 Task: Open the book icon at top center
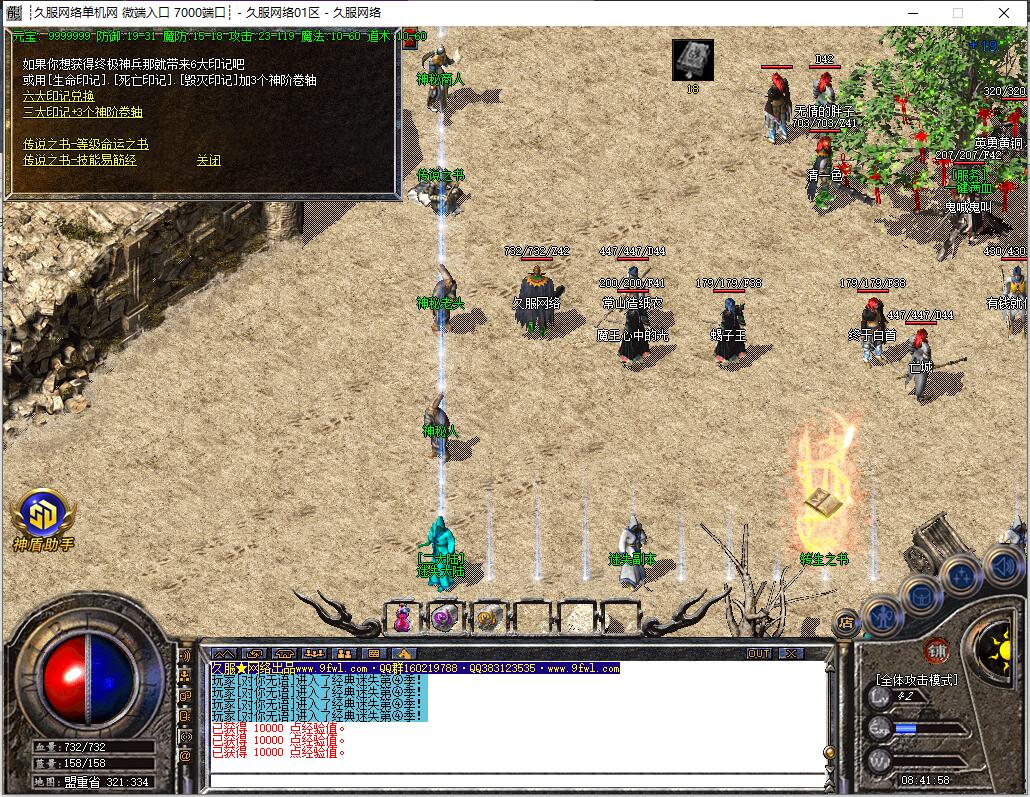tap(692, 60)
